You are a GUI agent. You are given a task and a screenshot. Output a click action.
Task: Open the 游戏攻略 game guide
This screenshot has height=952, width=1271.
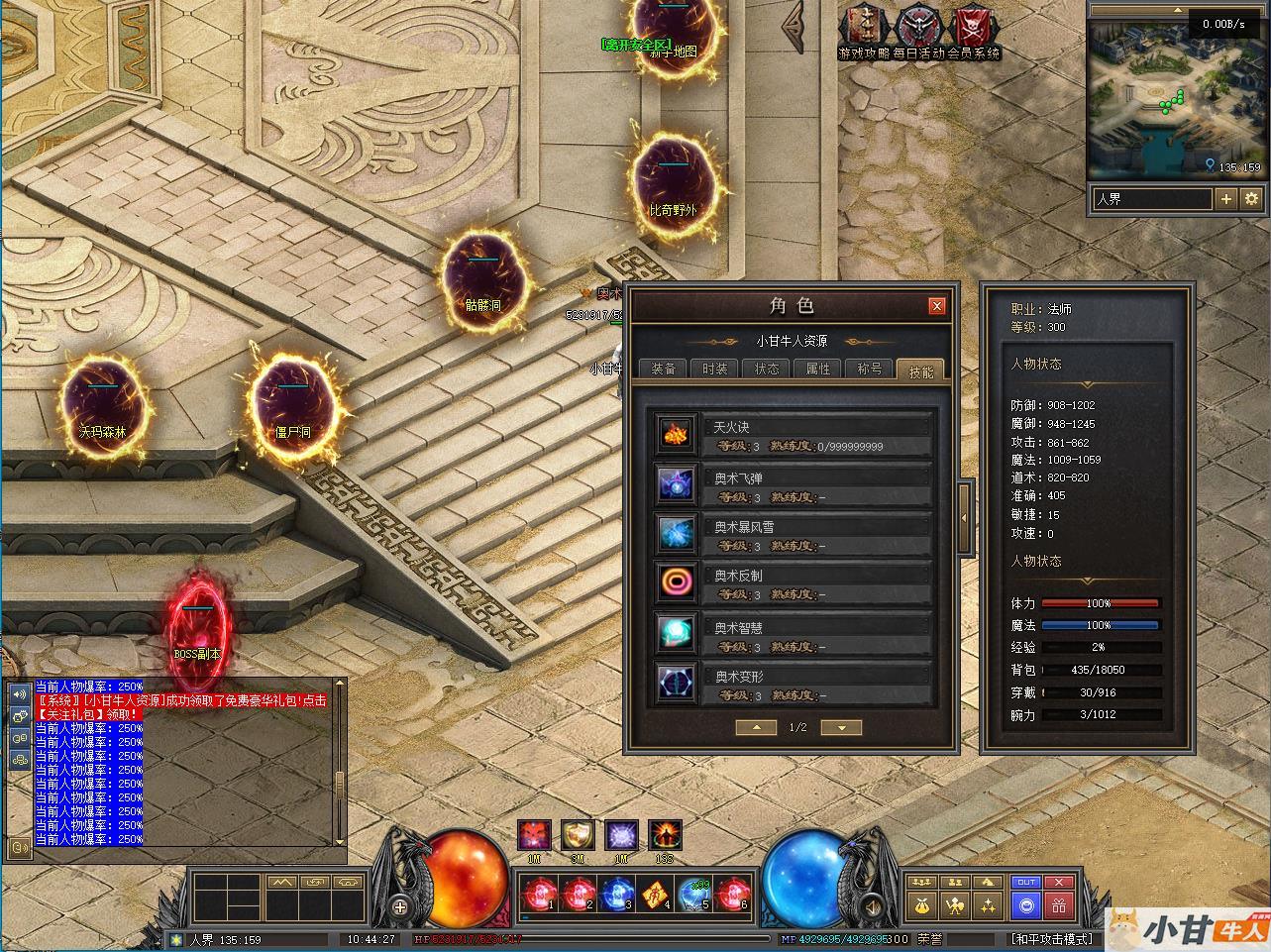[x=864, y=32]
